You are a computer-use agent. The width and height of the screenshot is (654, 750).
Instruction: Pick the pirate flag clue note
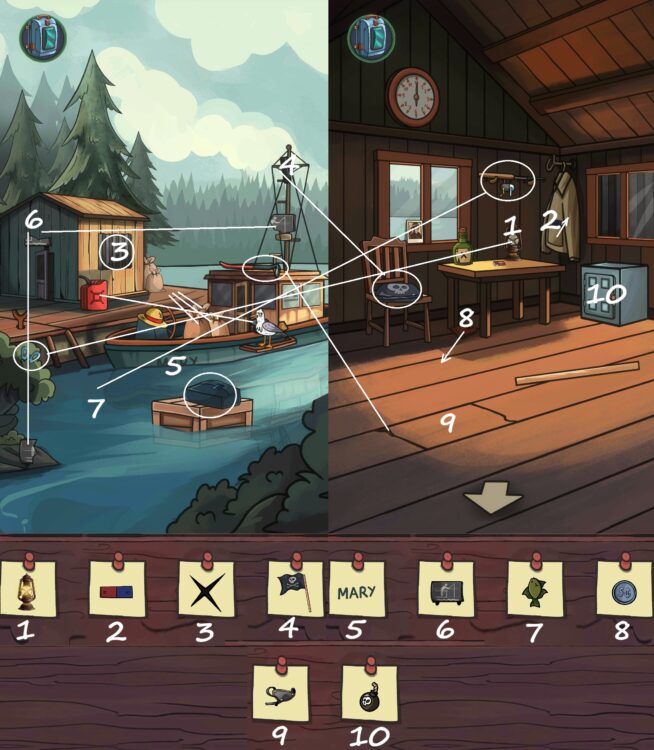pos(295,589)
